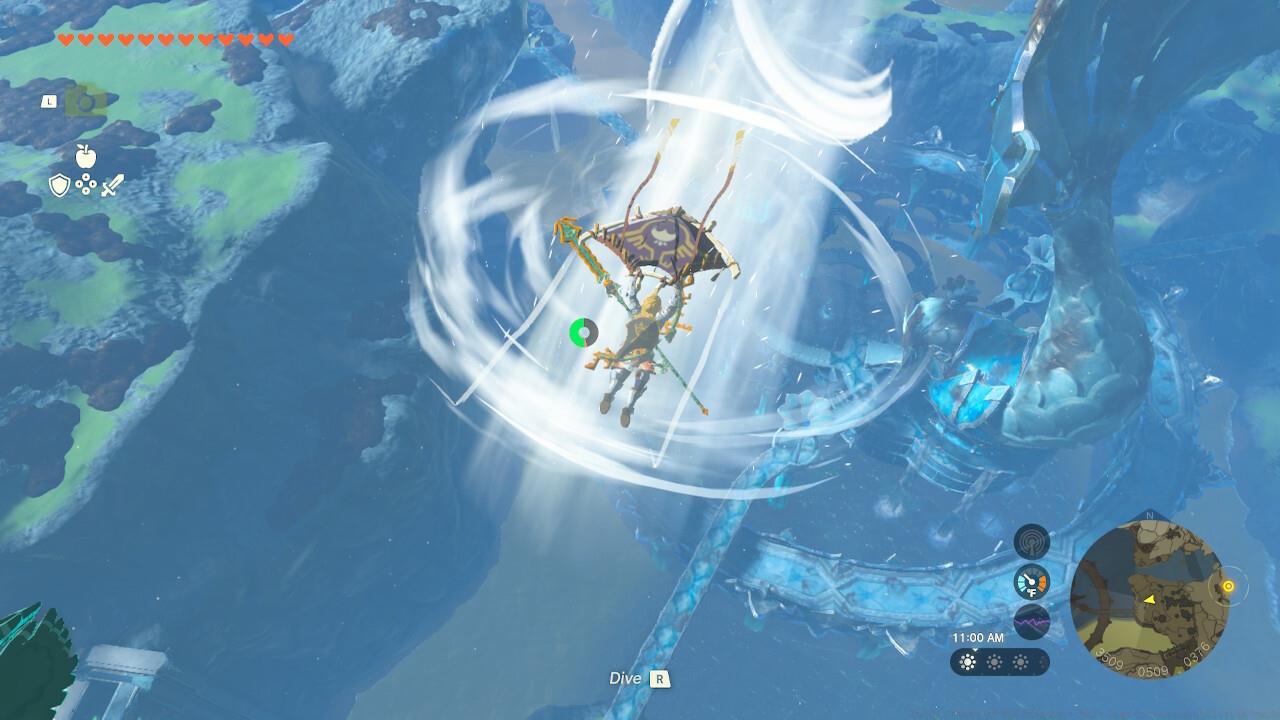Screen dimensions: 1280x720
Task: Select the sword equipment icon
Action: click(113, 184)
